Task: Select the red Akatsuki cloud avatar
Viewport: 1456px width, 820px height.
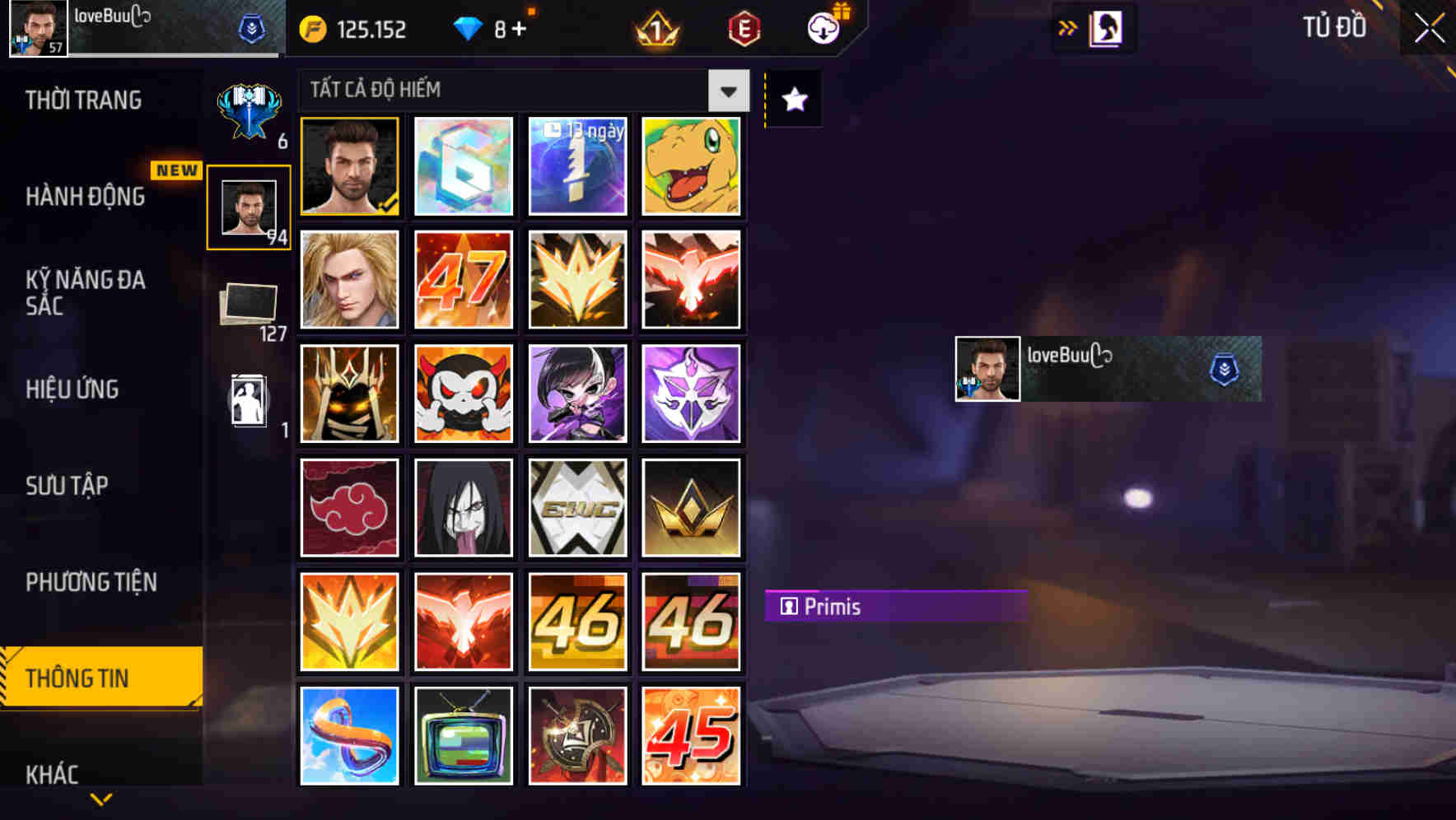Action: coord(349,507)
